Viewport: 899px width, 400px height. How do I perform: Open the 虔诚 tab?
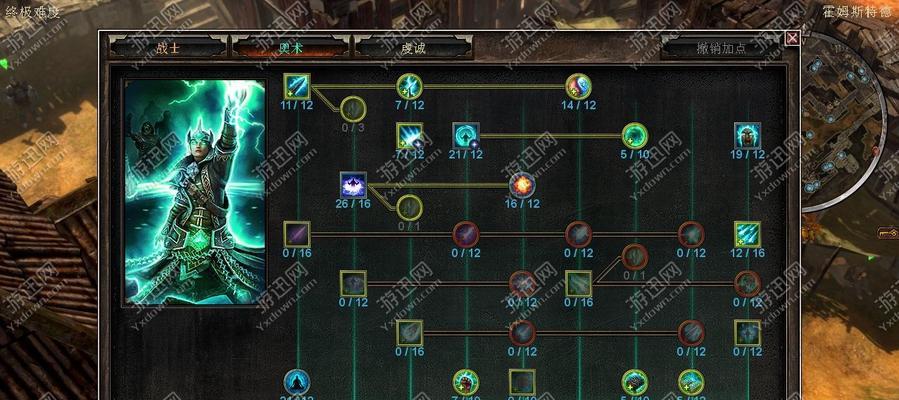tap(413, 47)
